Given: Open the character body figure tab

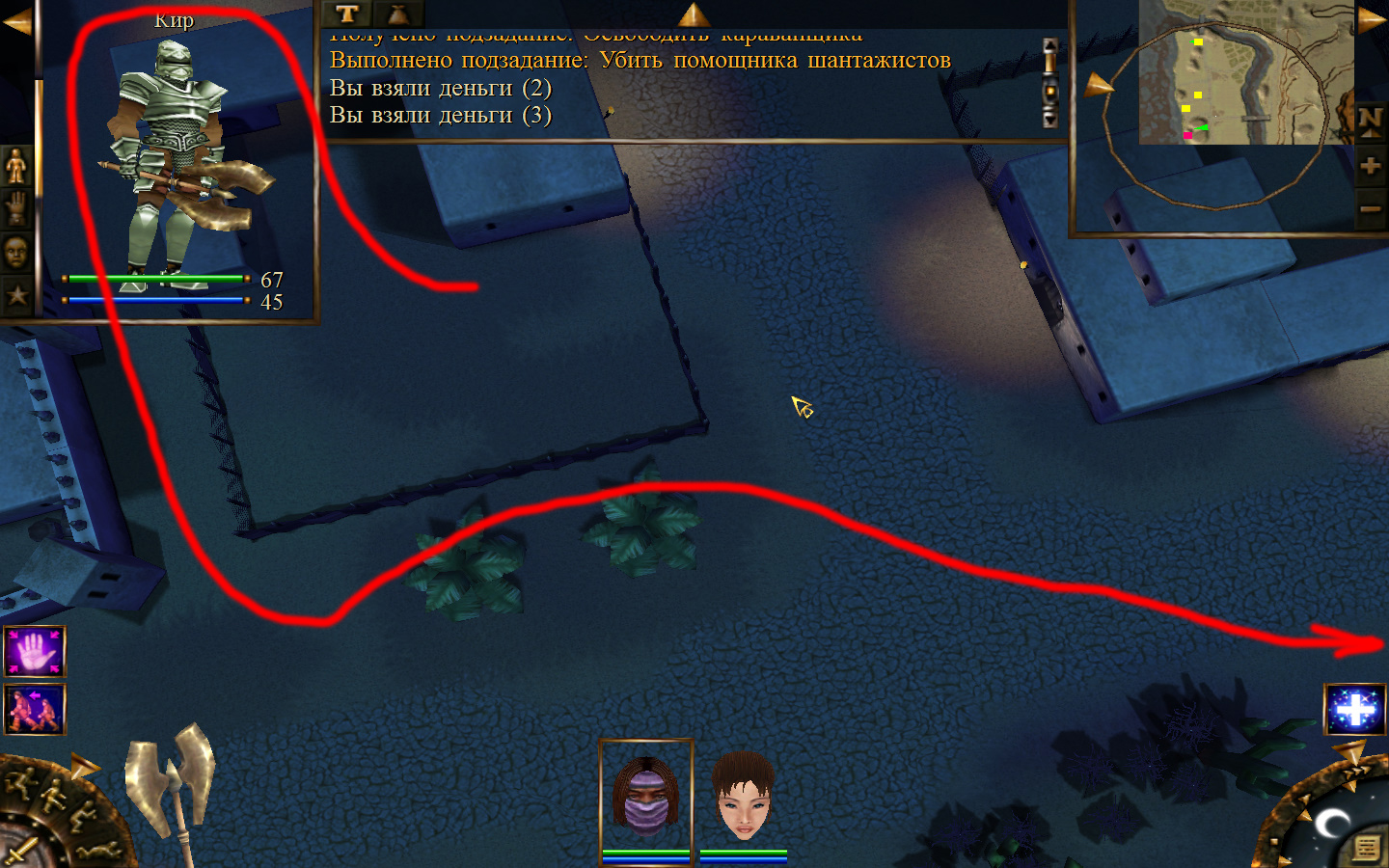Looking at the screenshot, I should point(16,166).
